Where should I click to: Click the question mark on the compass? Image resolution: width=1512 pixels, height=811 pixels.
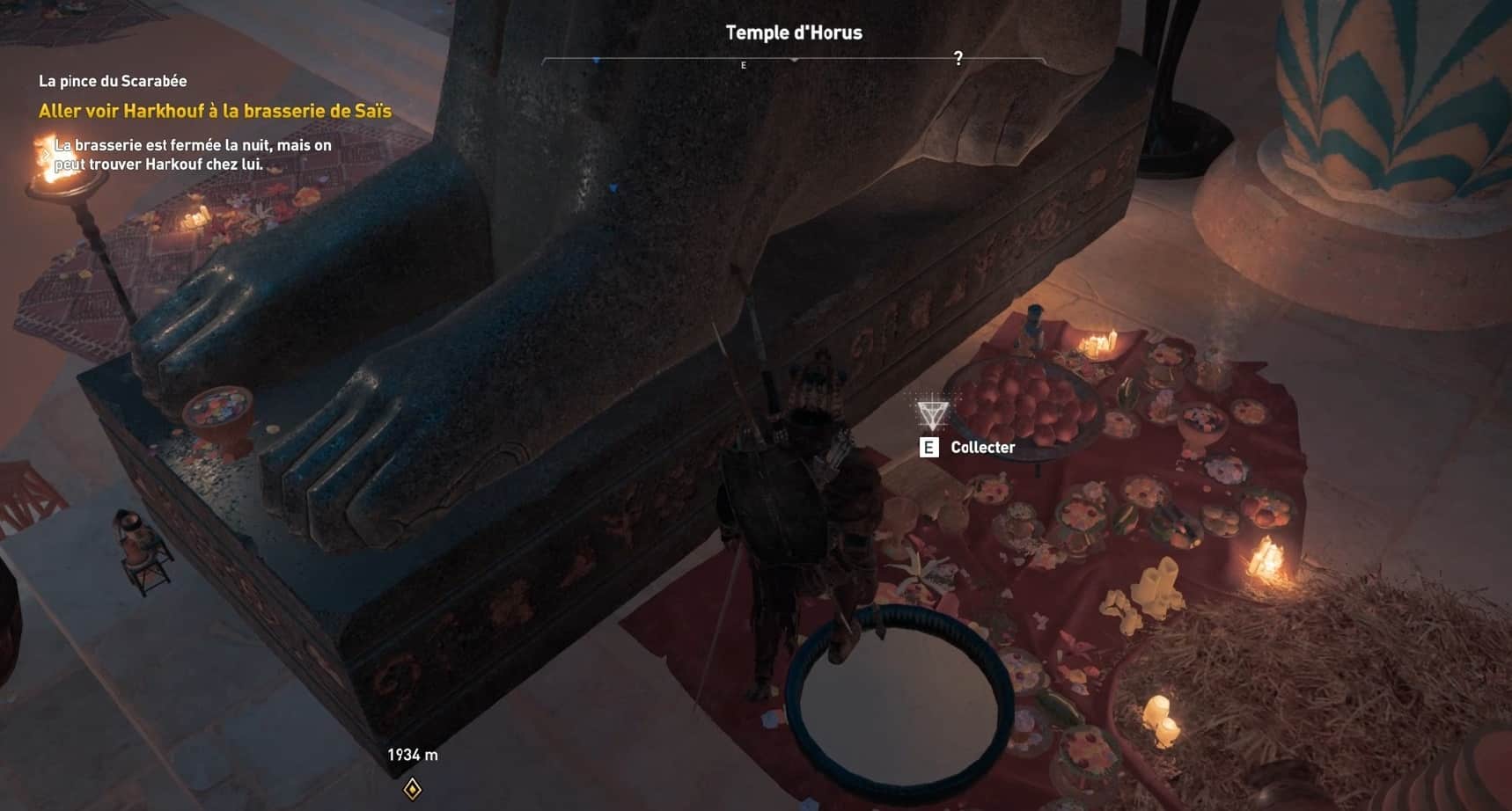[958, 58]
